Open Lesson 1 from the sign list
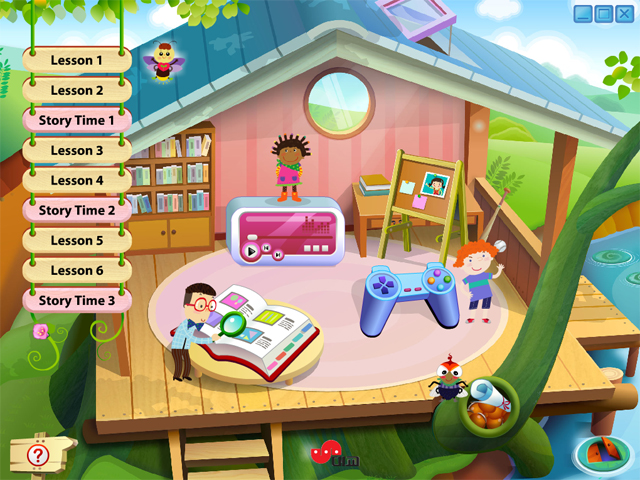Image resolution: width=640 pixels, height=480 pixels. pyautogui.click(x=77, y=60)
